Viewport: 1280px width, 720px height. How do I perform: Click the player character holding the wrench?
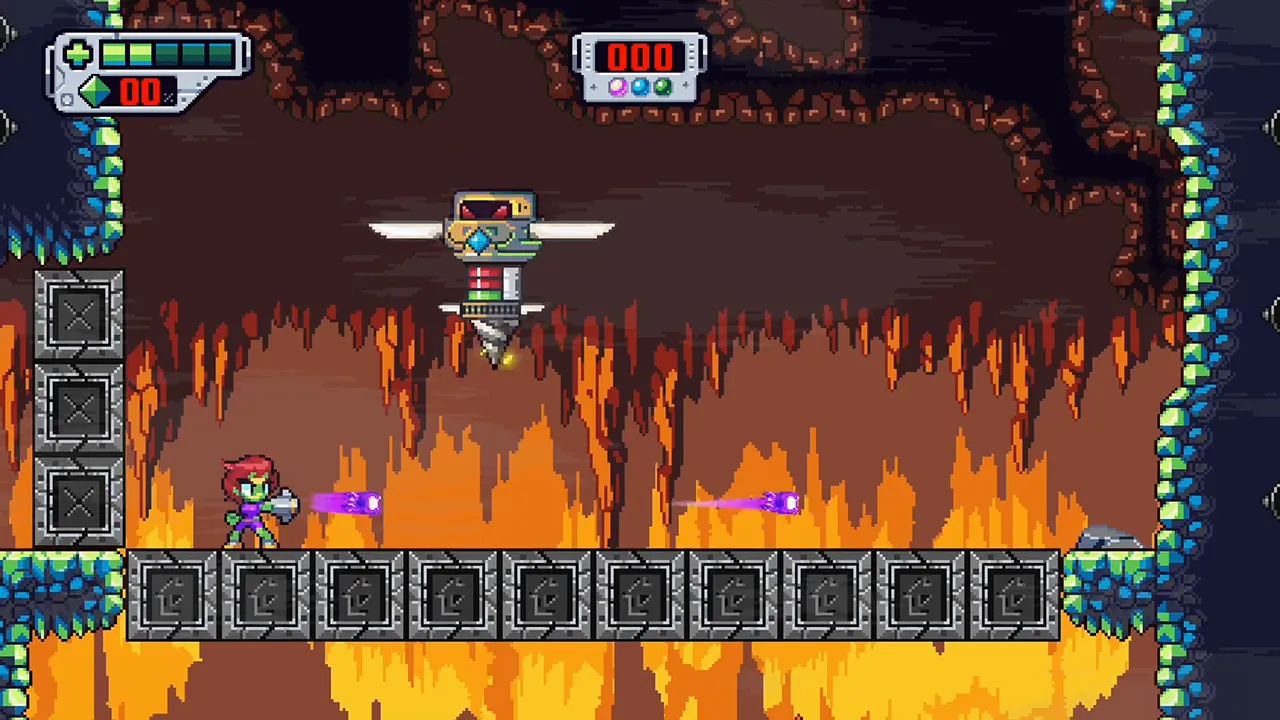tap(255, 505)
